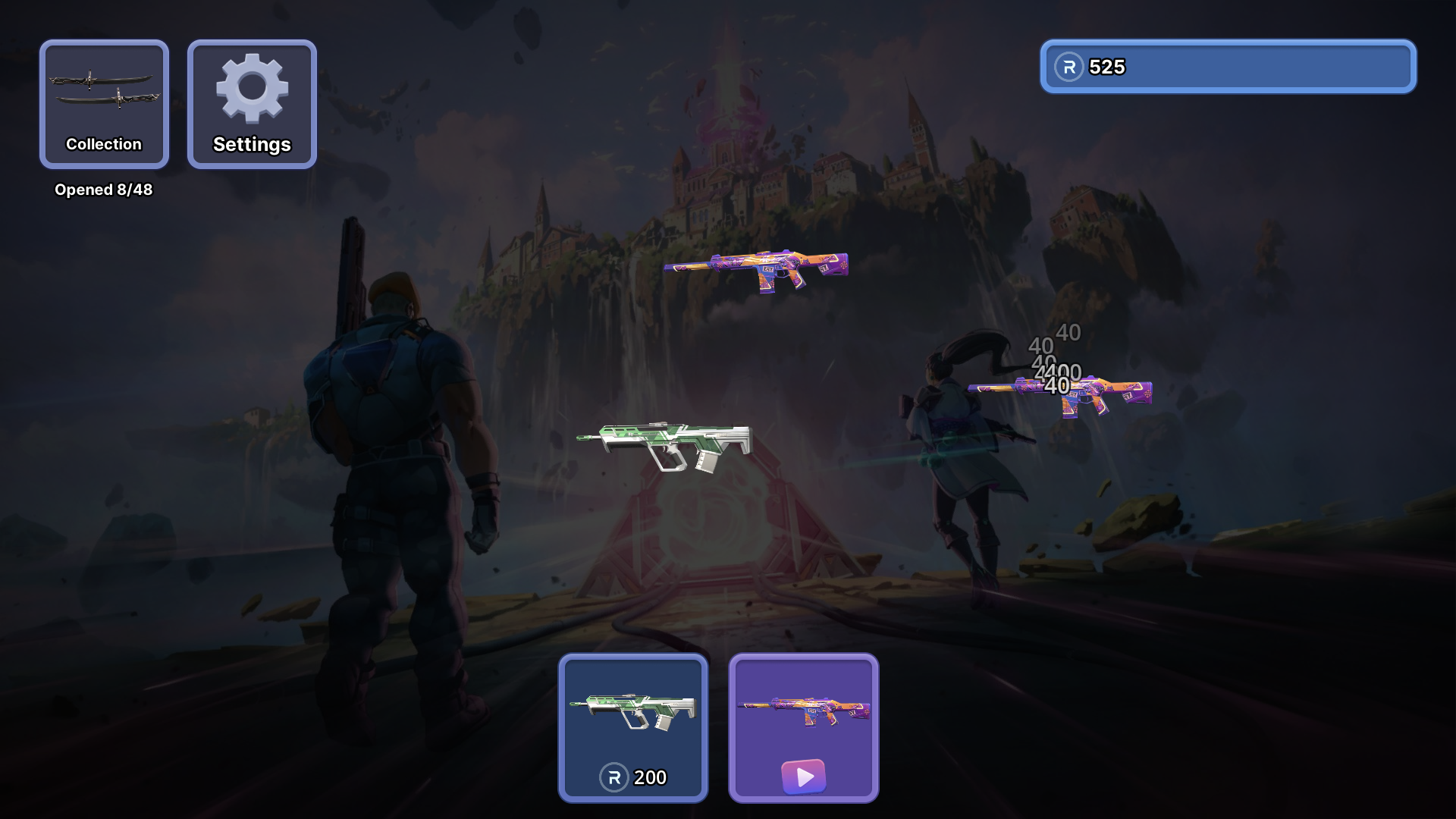
Task: Click the Collection text label
Action: click(104, 144)
